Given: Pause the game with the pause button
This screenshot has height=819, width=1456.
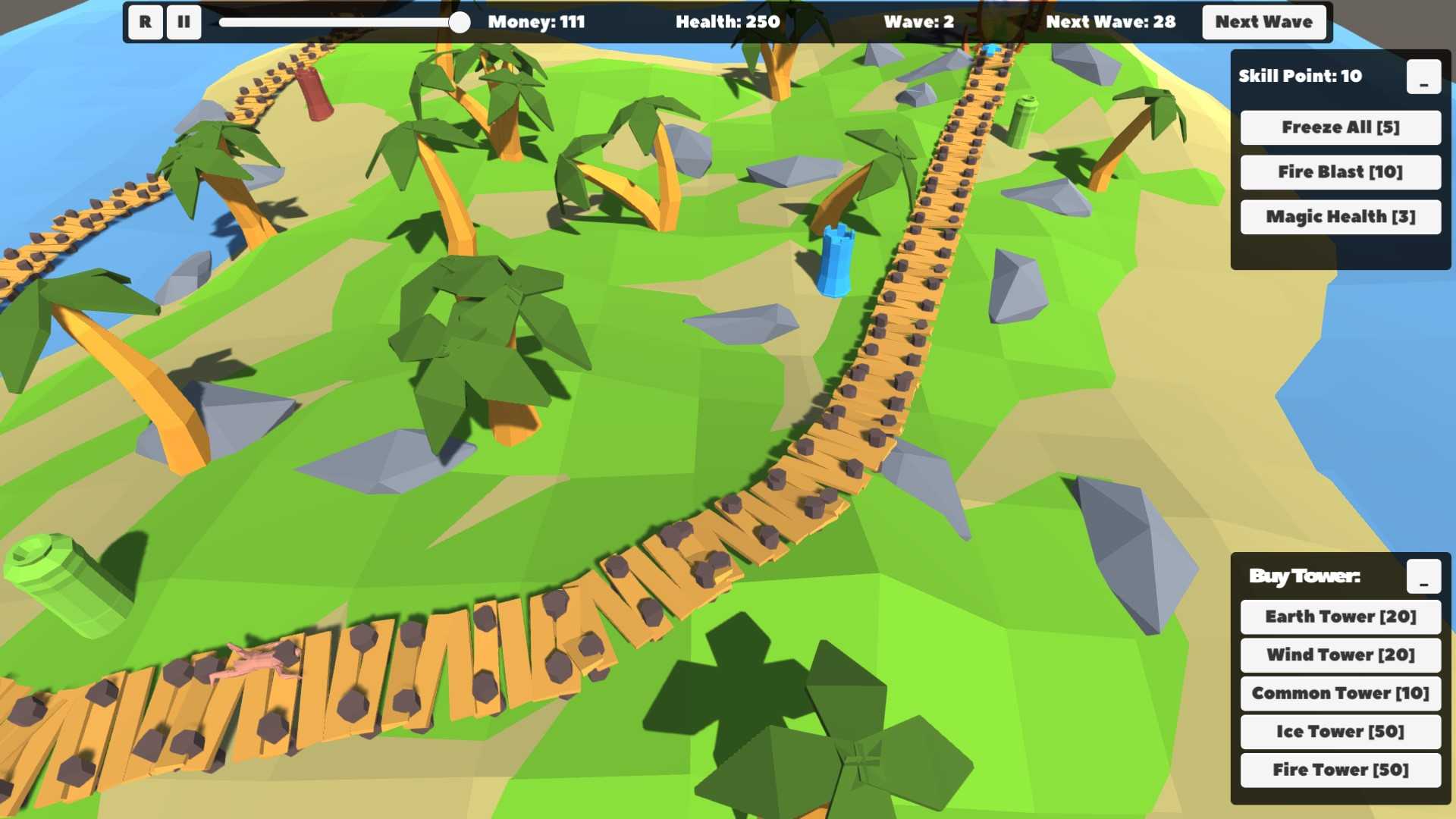Looking at the screenshot, I should click(x=184, y=22).
